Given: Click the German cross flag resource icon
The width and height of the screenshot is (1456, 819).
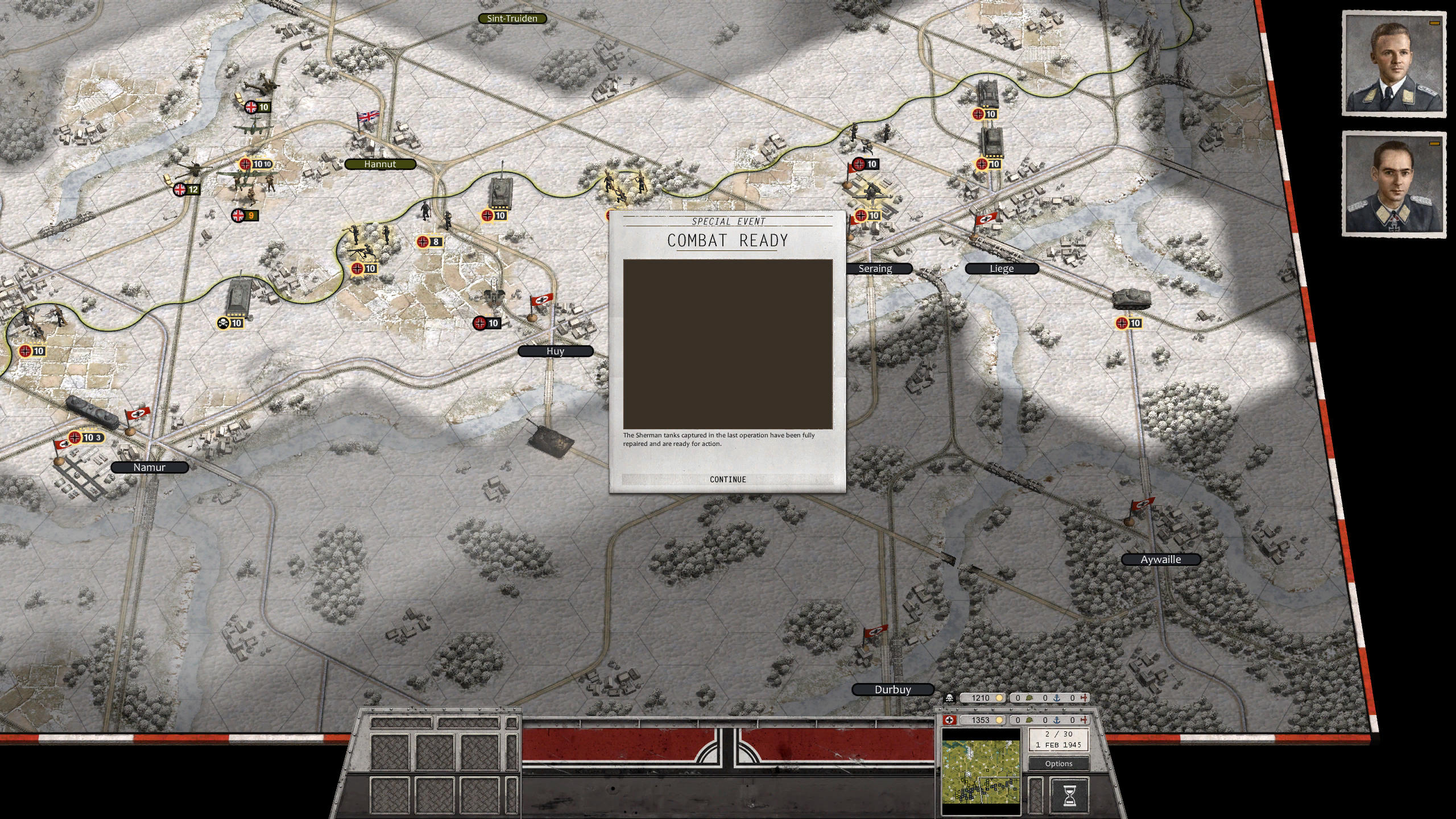Looking at the screenshot, I should point(949,719).
